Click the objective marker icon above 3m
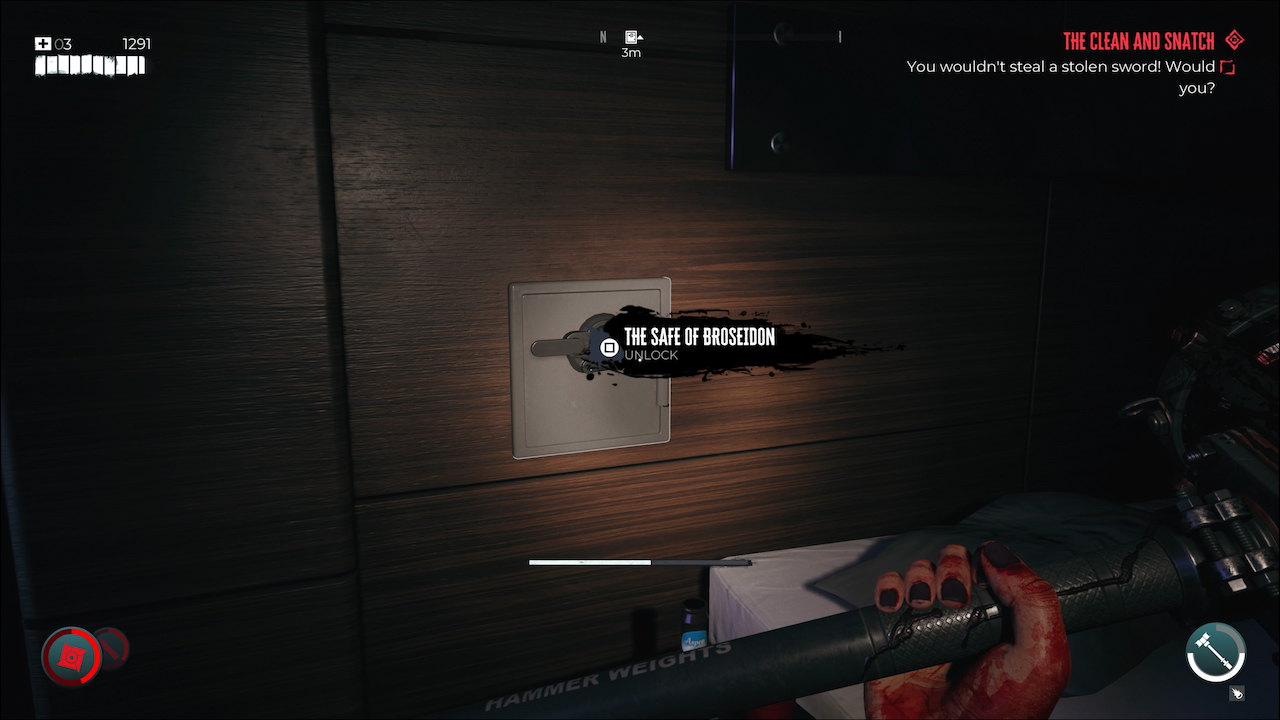Screen dimensions: 1280x720 632,36
